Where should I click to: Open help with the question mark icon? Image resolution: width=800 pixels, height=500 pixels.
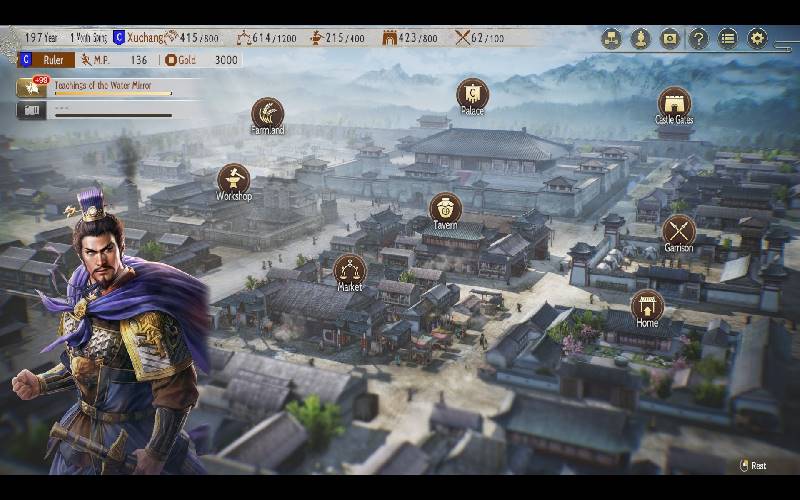point(699,39)
